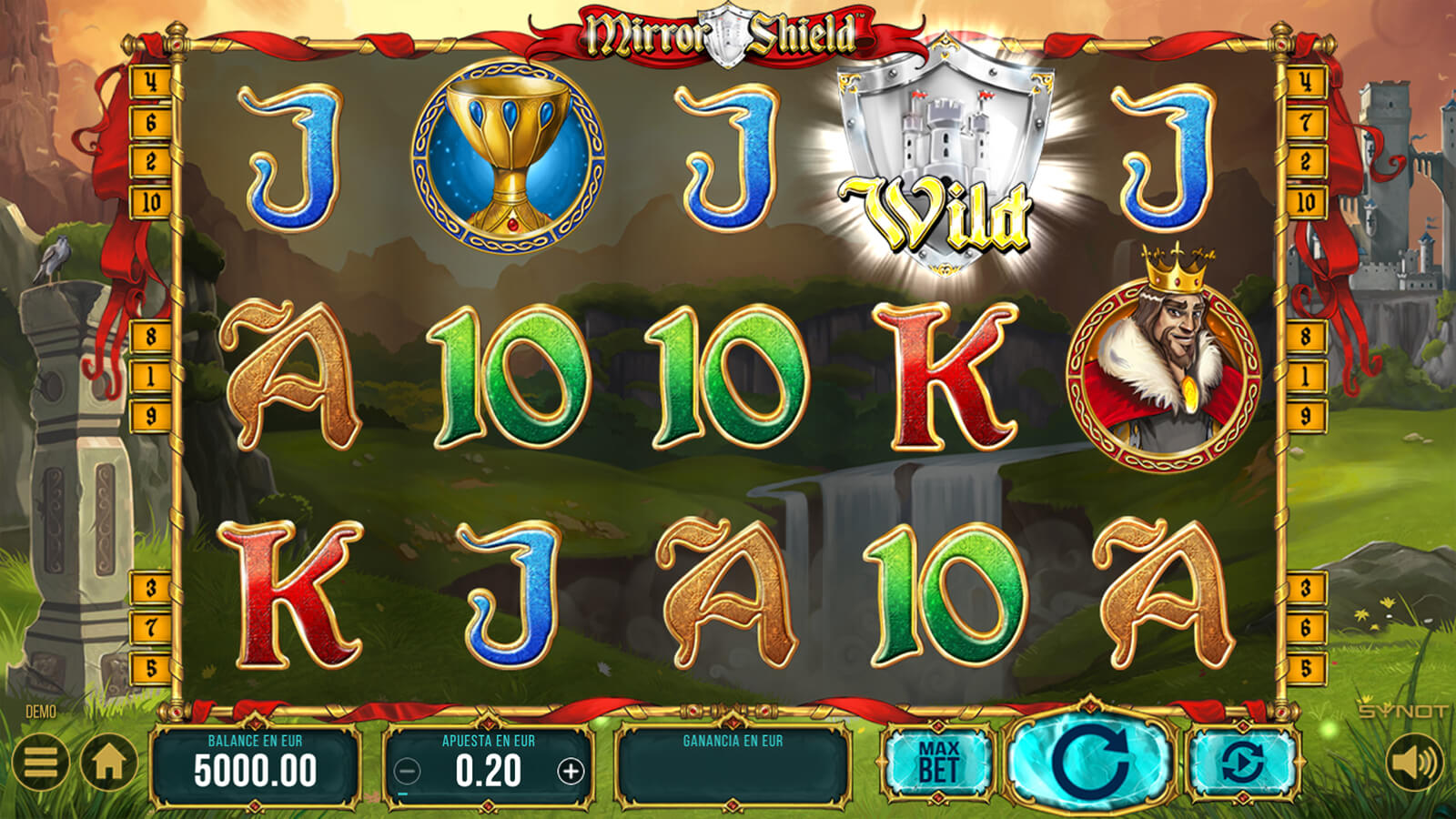Toggle the sound speaker icon
The image size is (1456, 819).
[1413, 762]
